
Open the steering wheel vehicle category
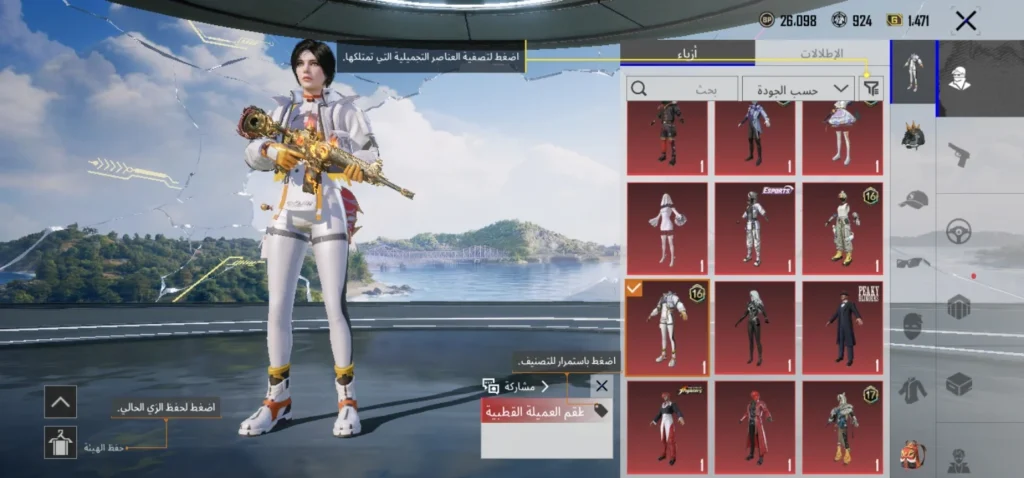pyautogui.click(x=959, y=231)
